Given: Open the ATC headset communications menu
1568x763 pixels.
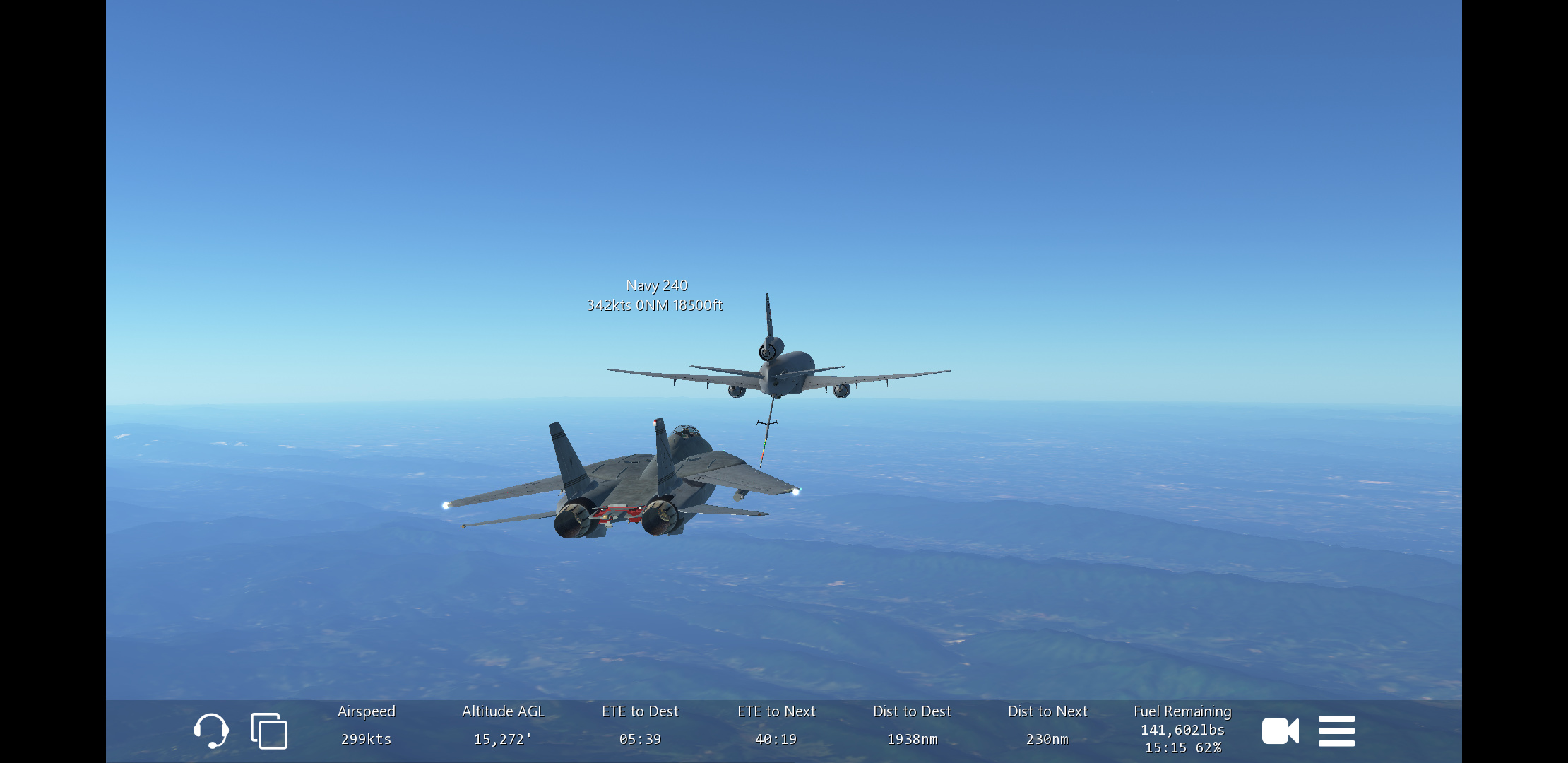Looking at the screenshot, I should (210, 731).
